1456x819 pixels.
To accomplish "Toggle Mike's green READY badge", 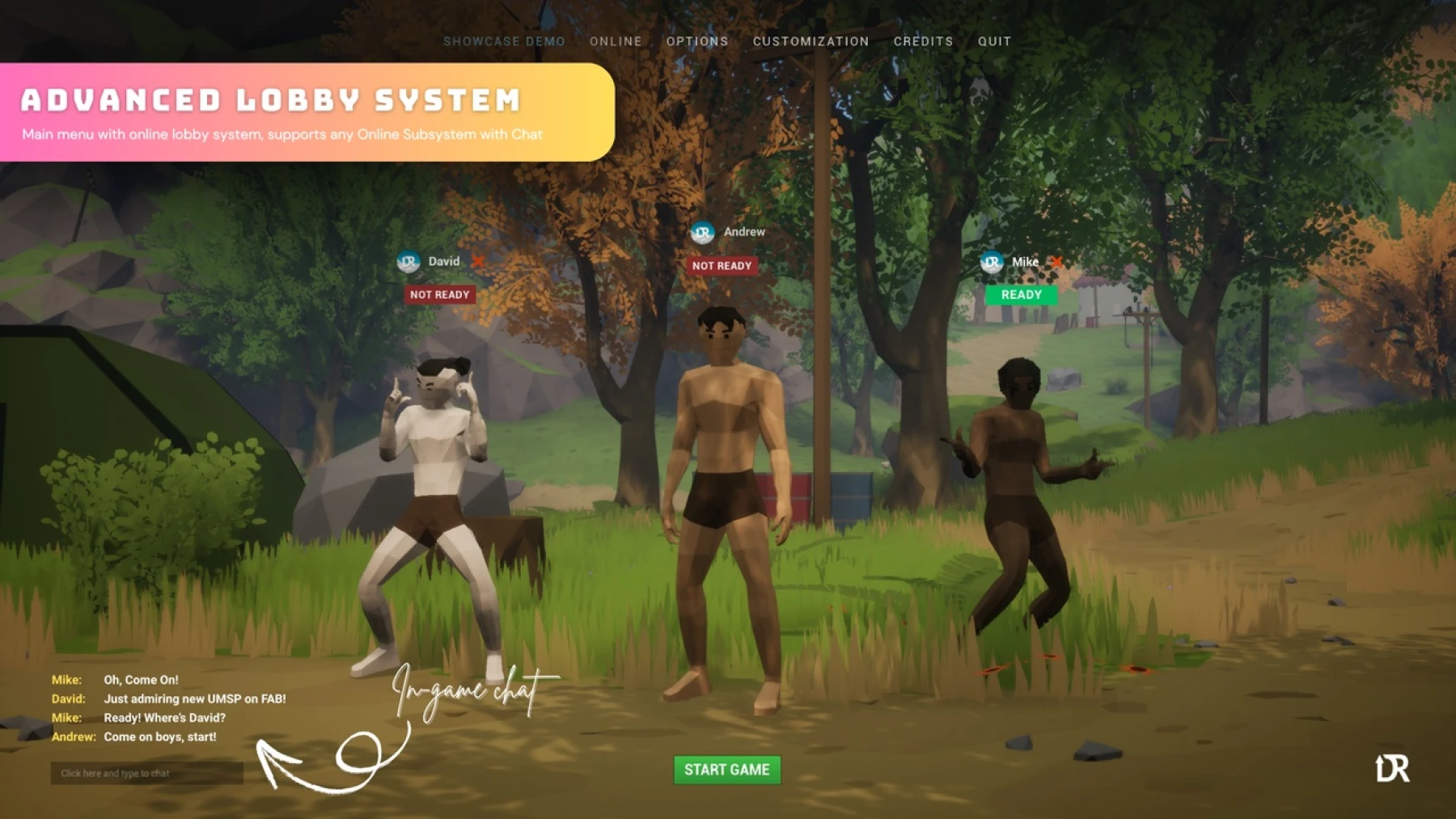I will tap(1022, 294).
